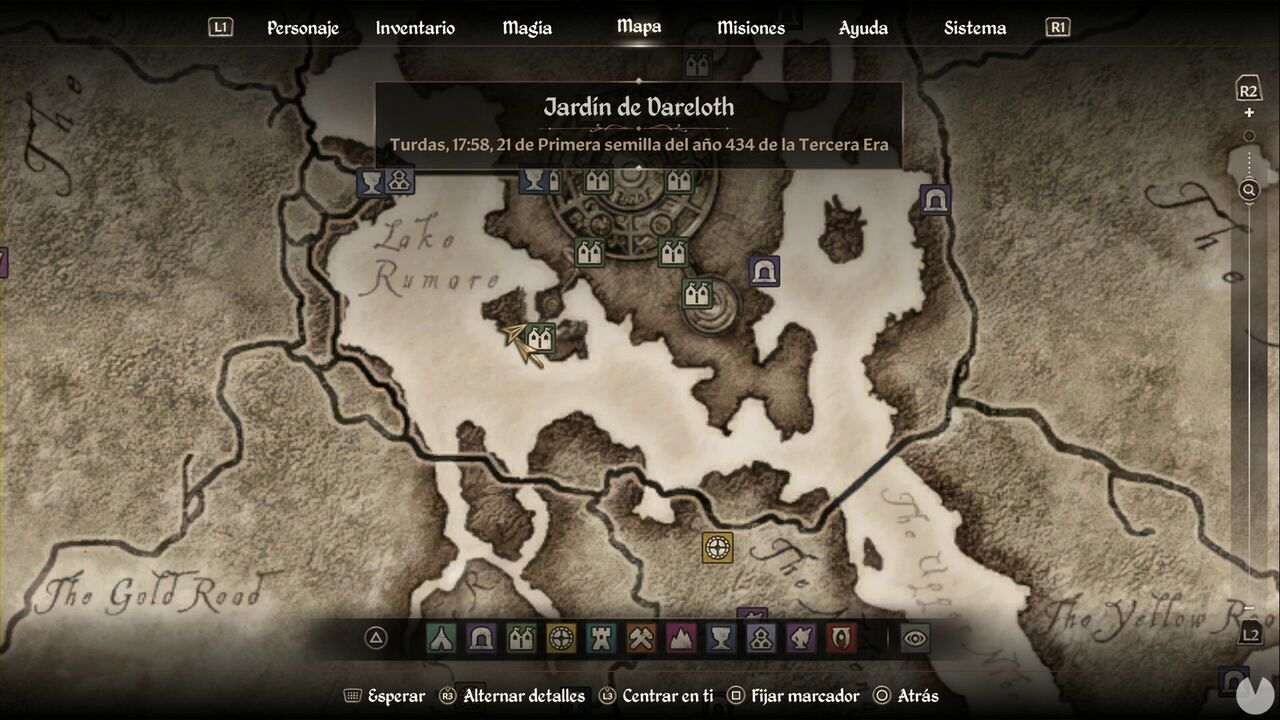Click the magnifier on the zoom slider
This screenshot has height=720, width=1280.
(x=1248, y=188)
